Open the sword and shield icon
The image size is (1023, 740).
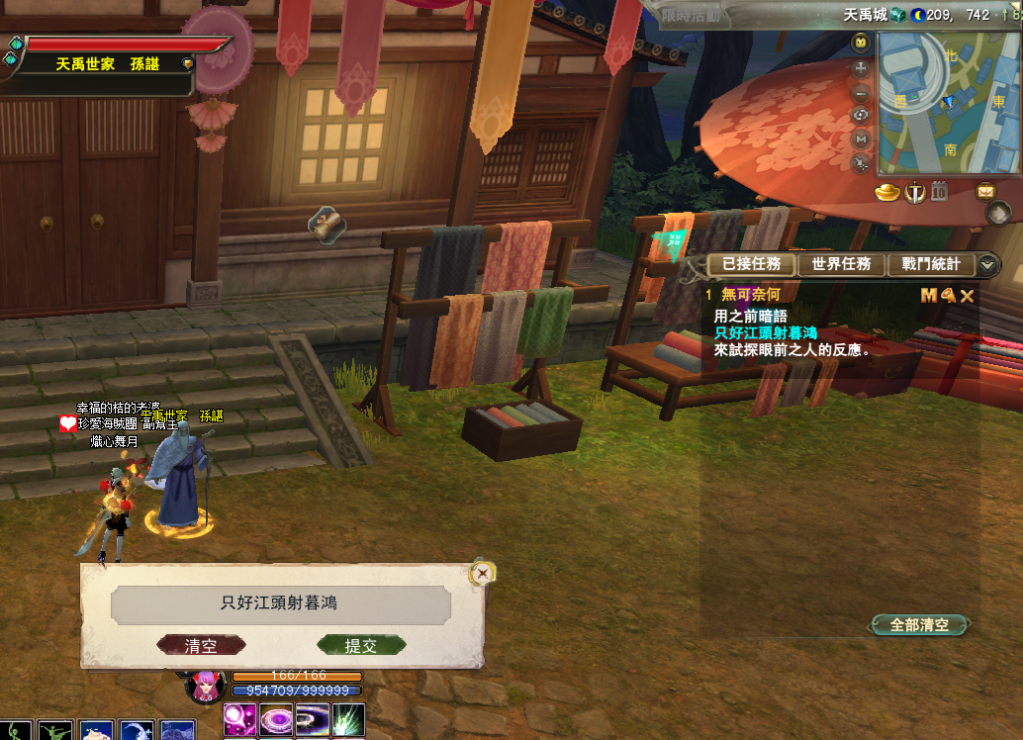[x=914, y=192]
